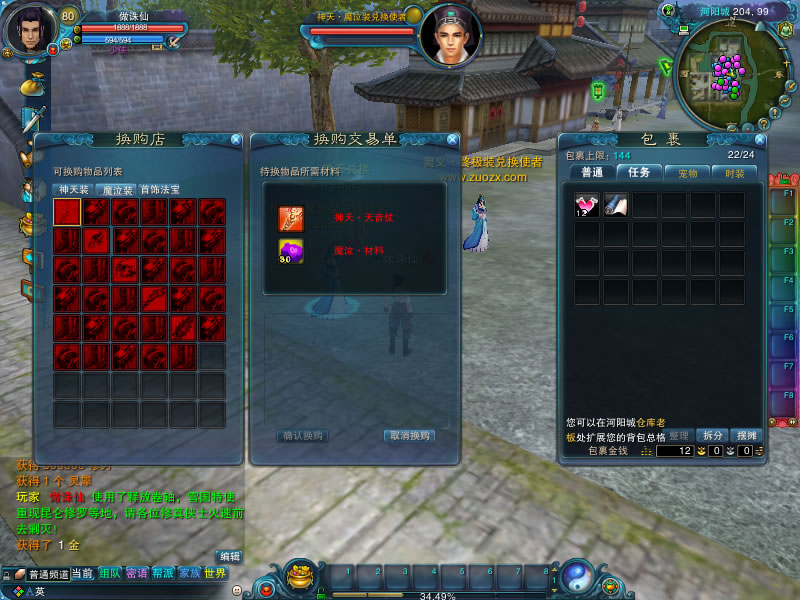Switch to the 任务 bag tab

click(x=638, y=172)
